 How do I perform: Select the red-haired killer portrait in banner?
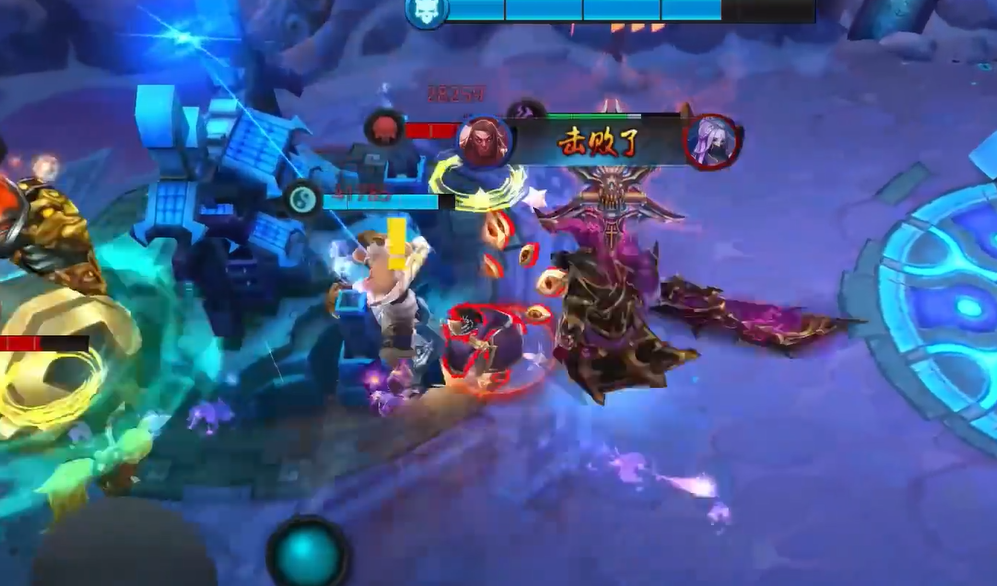[x=484, y=140]
